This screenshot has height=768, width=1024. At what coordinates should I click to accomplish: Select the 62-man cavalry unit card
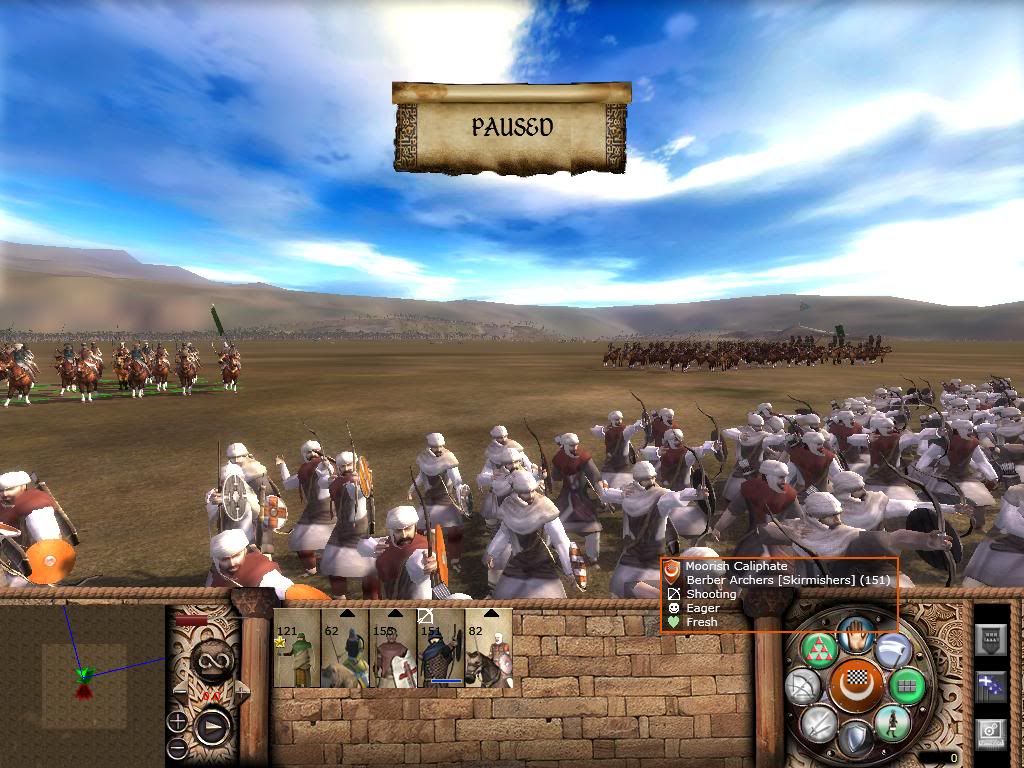click(x=345, y=648)
